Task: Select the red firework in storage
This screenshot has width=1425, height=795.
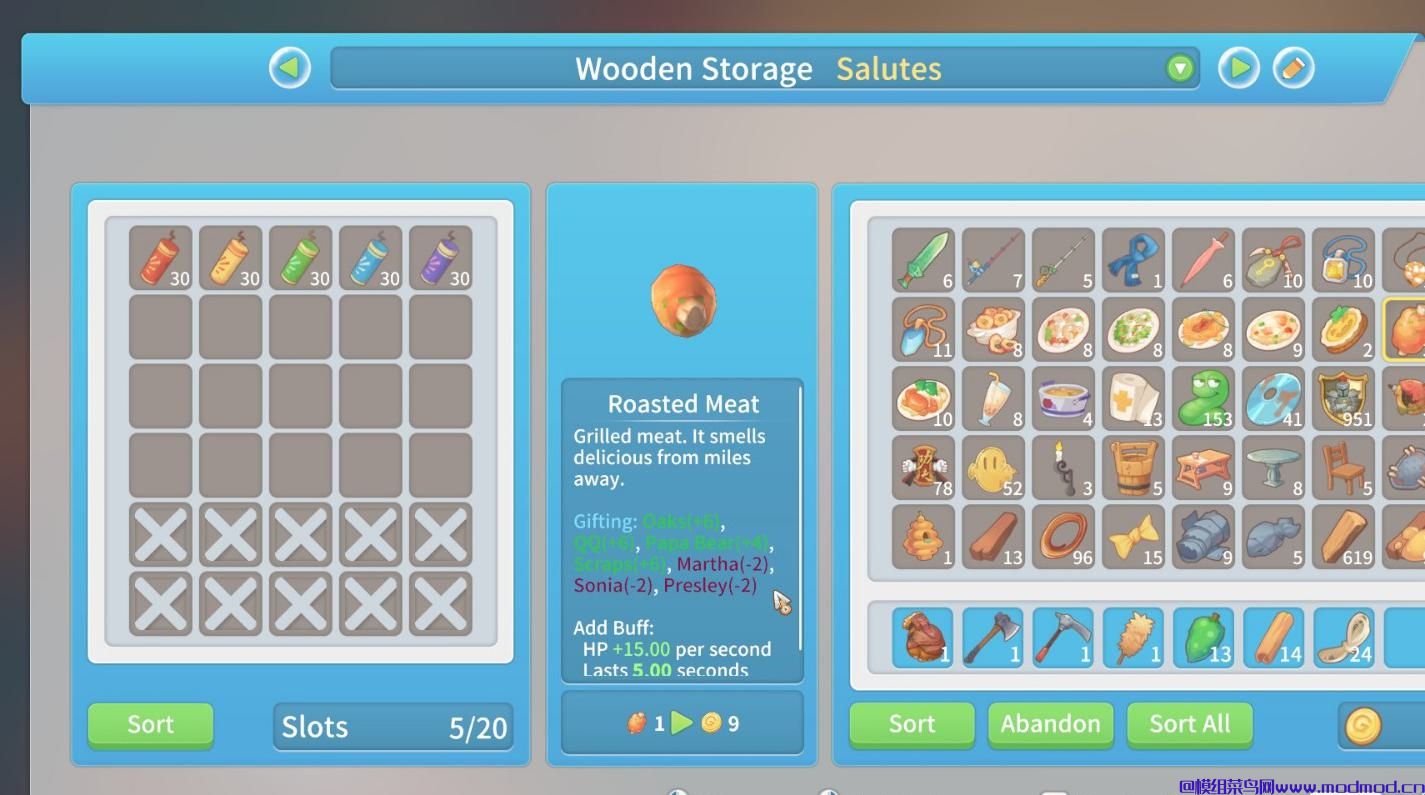Action: pyautogui.click(x=160, y=258)
